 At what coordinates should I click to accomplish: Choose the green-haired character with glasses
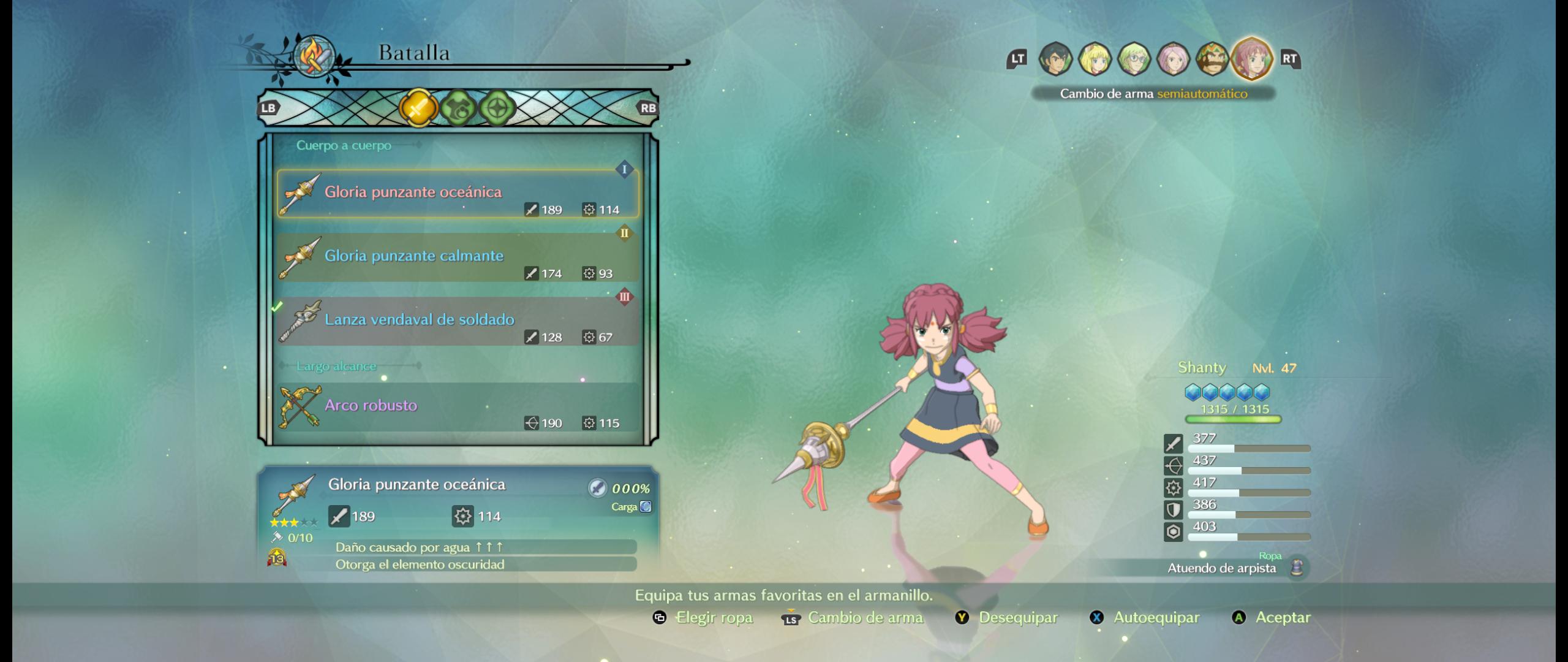[x=1134, y=59]
